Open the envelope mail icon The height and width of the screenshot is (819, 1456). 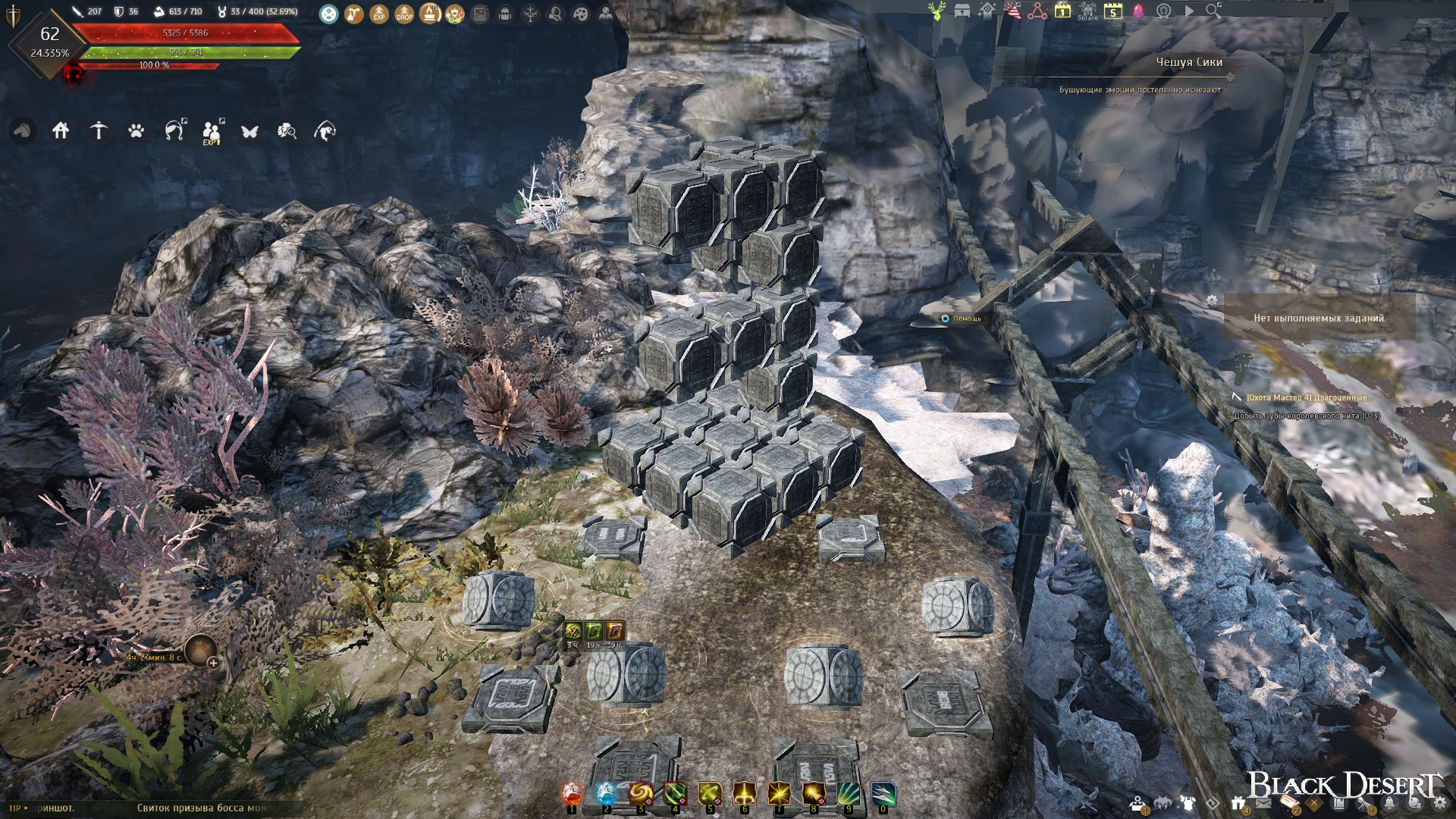(1263, 804)
